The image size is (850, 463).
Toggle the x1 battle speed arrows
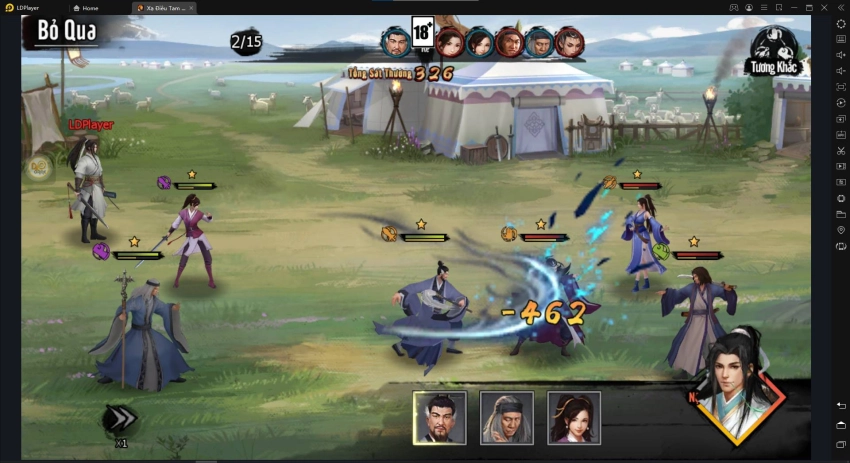pyautogui.click(x=121, y=421)
